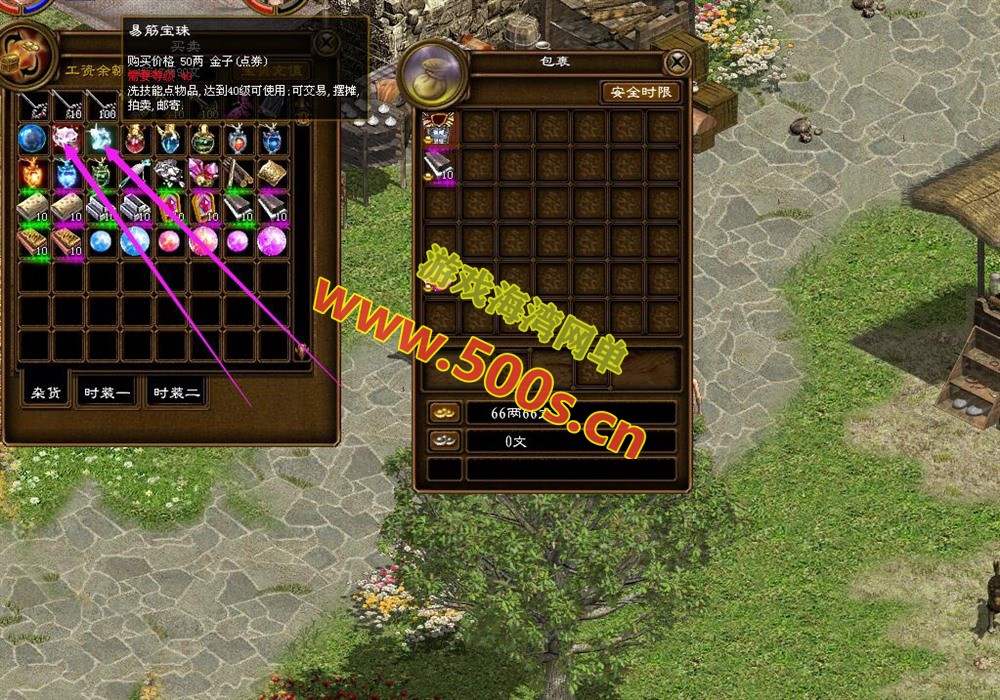Screen dimensions: 1000x700
Task: Close the shop window
Action: coord(326,43)
